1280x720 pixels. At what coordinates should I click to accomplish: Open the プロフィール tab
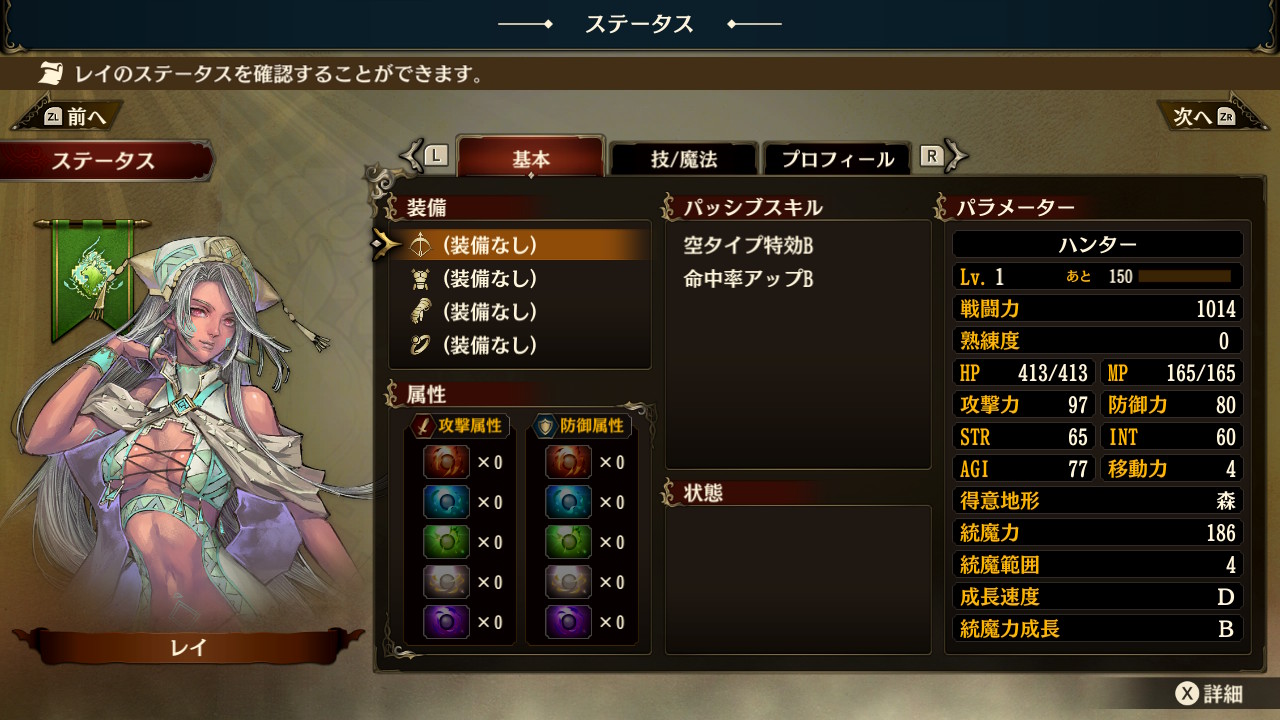(837, 158)
